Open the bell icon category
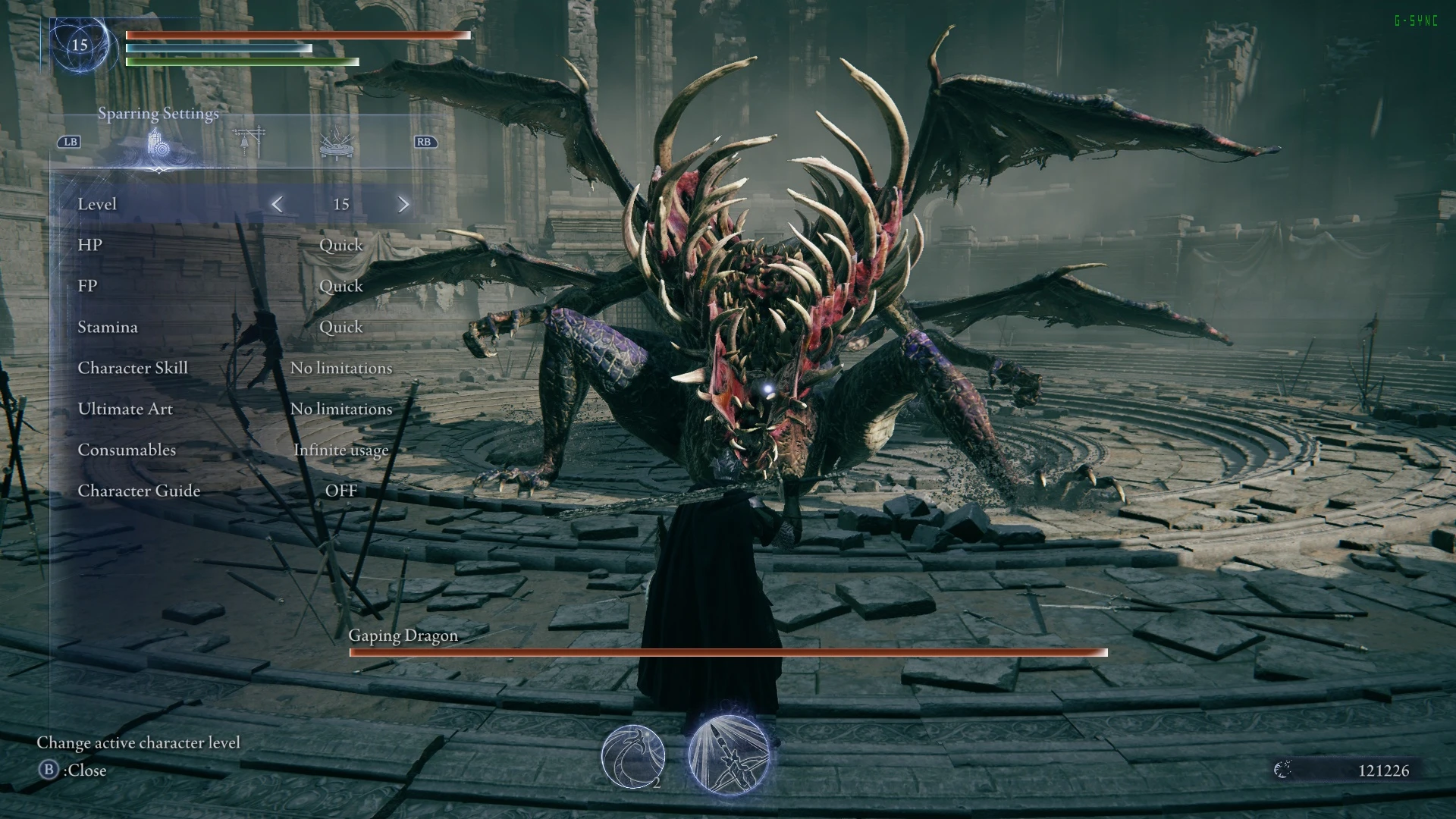 pyautogui.click(x=247, y=142)
